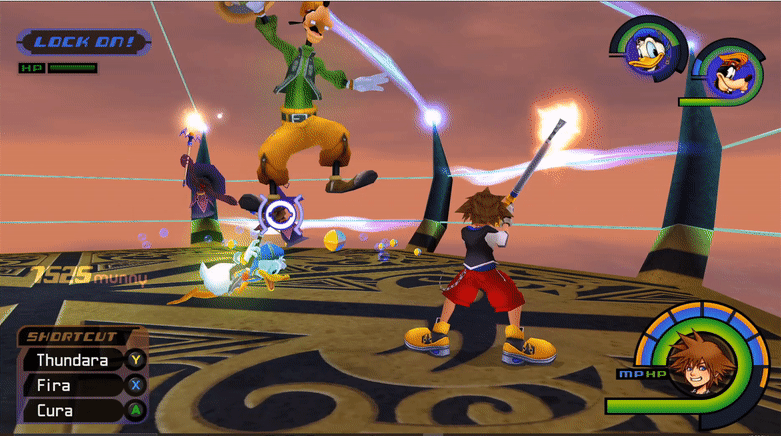Click the Lock On indicator
781x436 pixels.
[x=83, y=42]
